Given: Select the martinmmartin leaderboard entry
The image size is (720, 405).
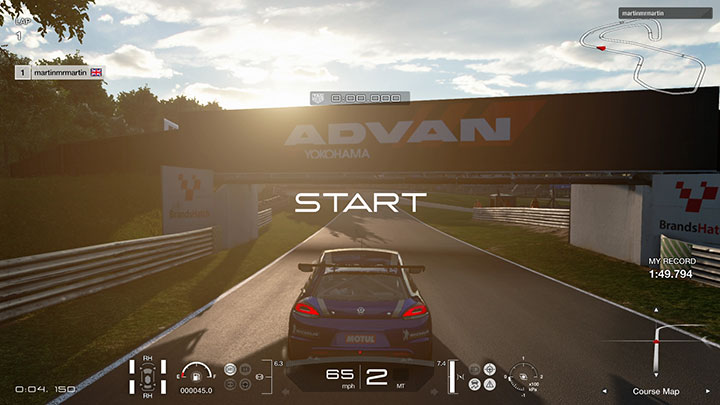Looking at the screenshot, I should (60, 73).
